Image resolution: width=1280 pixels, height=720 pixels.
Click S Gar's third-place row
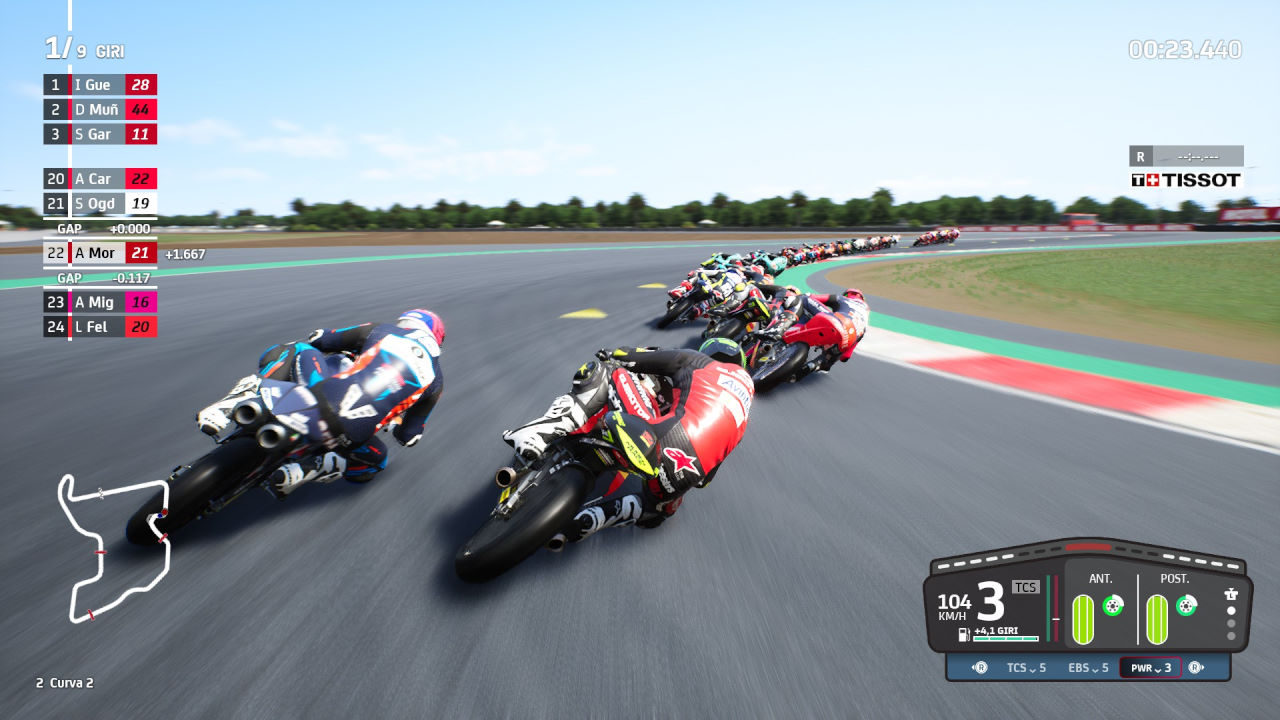(99, 134)
